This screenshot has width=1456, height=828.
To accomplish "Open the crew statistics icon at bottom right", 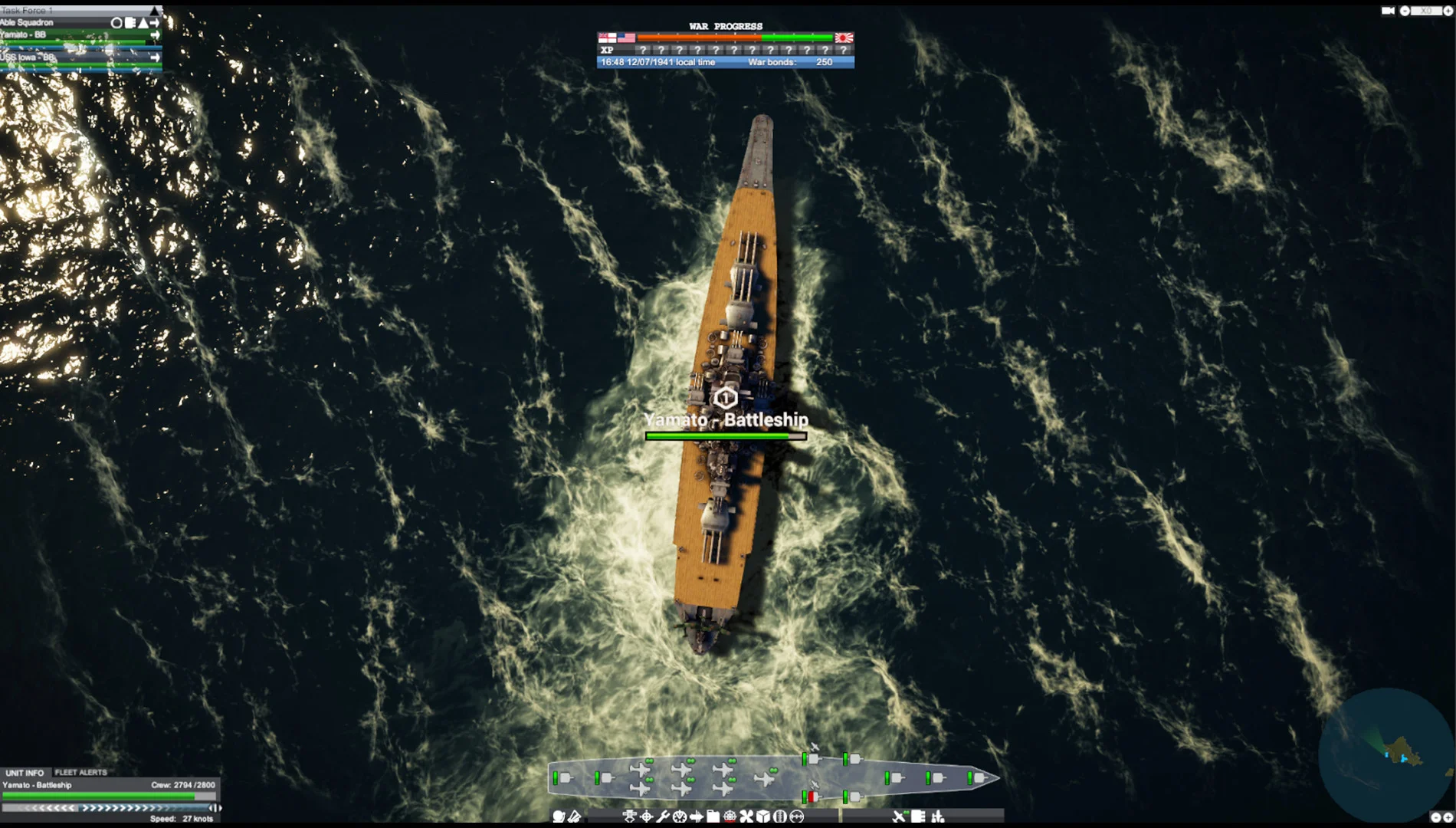I will [x=936, y=817].
